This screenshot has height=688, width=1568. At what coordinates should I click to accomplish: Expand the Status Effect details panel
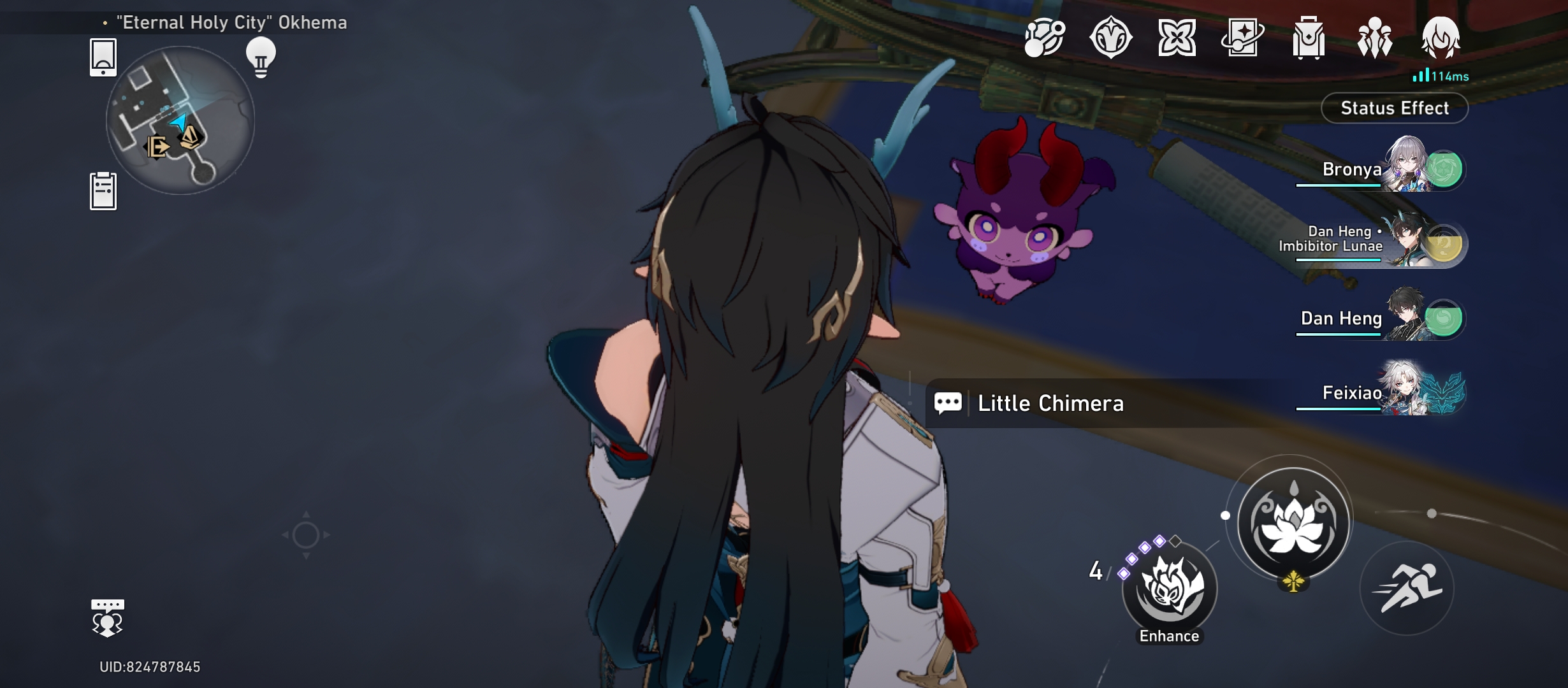tap(1393, 108)
